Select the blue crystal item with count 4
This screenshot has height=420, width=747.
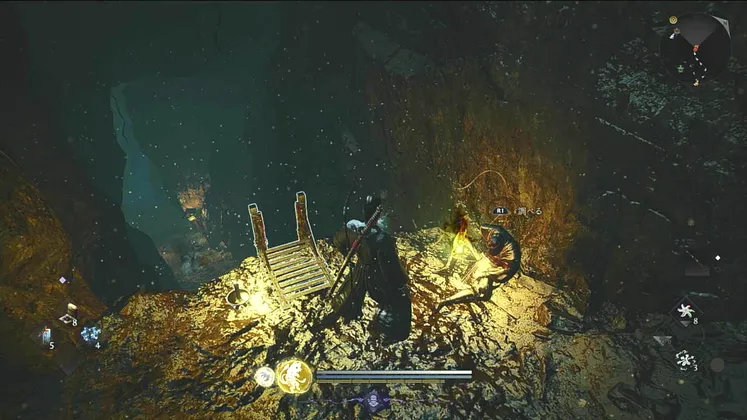coord(90,335)
